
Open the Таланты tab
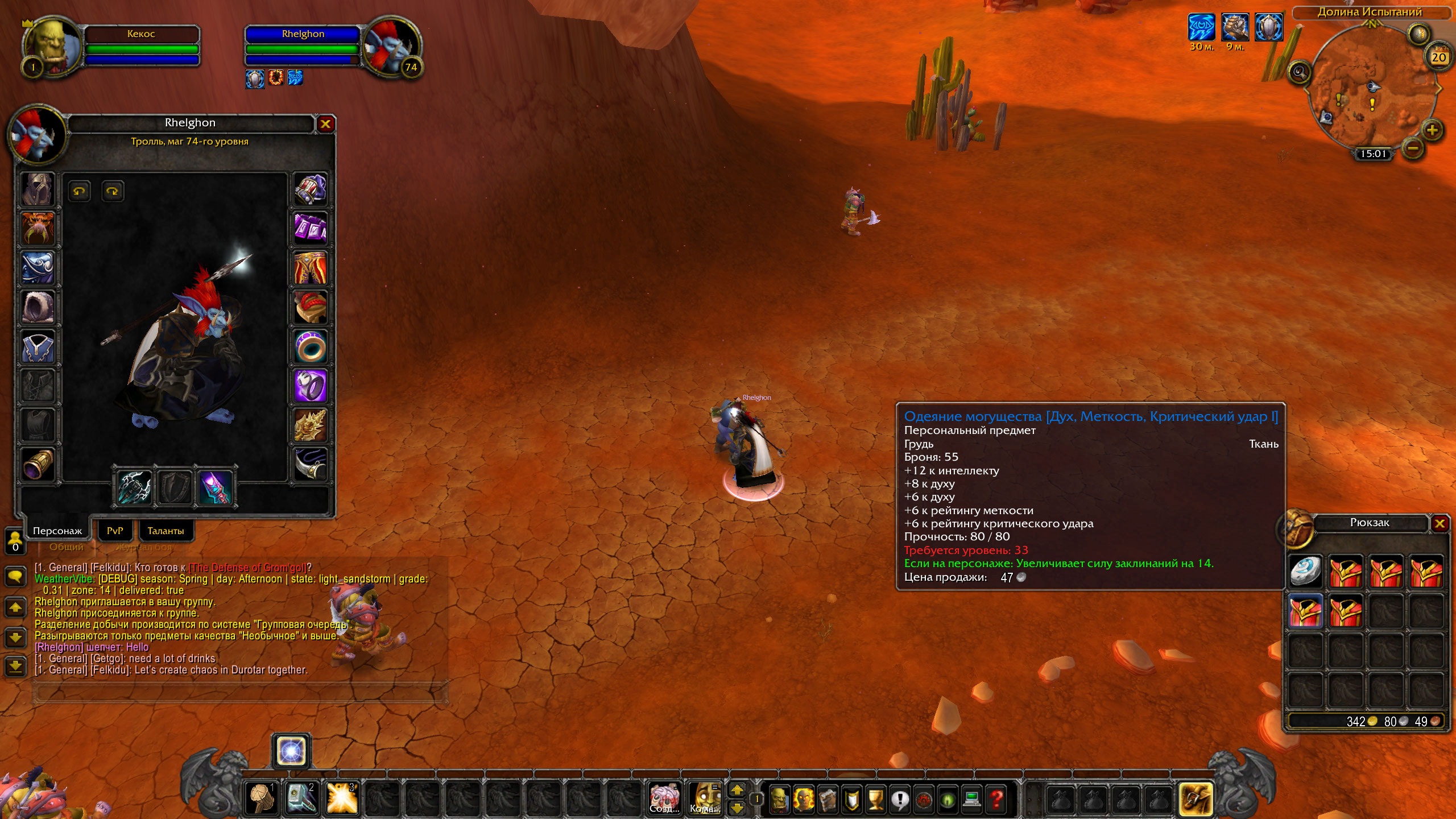pyautogui.click(x=166, y=531)
